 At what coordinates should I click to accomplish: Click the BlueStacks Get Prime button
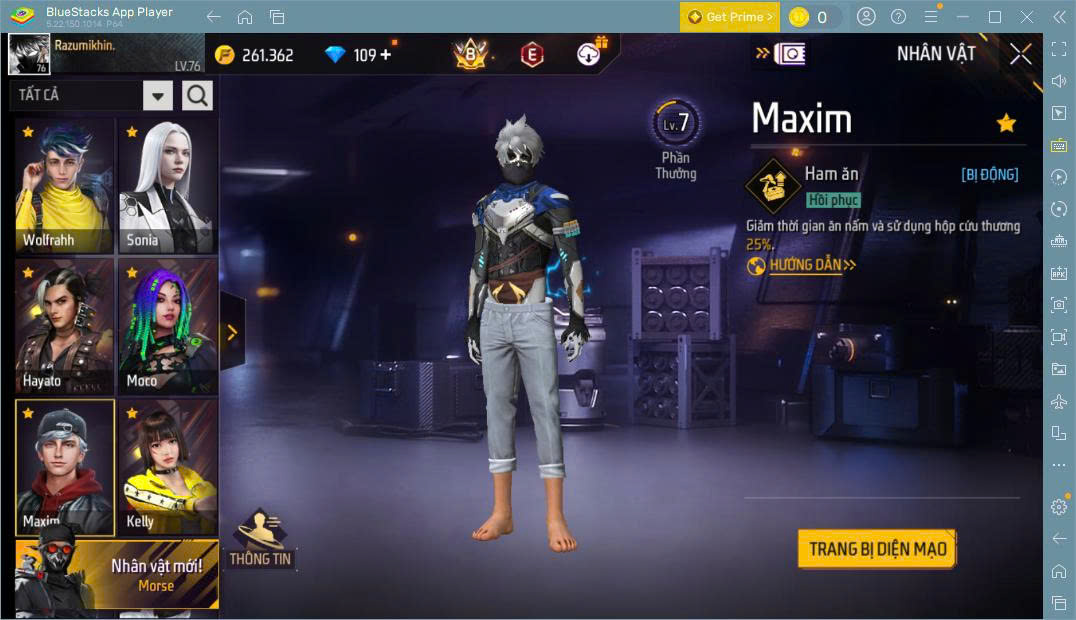tap(730, 17)
